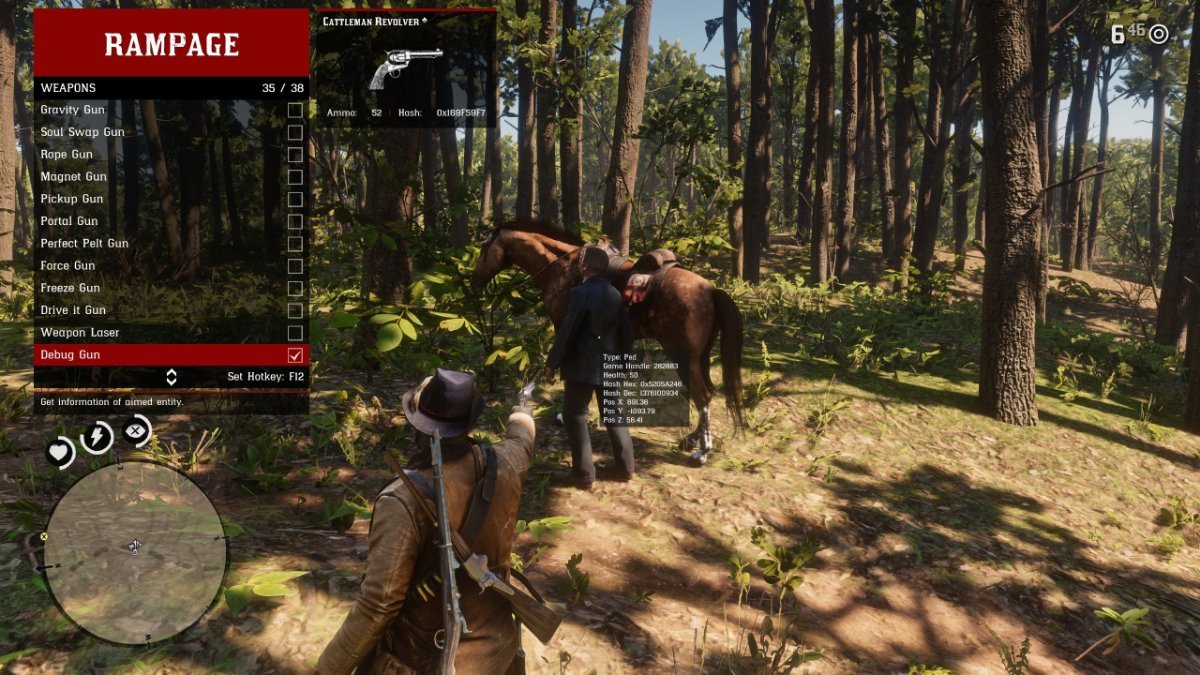Viewport: 1200px width, 675px height.
Task: Open the circular minimap
Action: (135, 551)
